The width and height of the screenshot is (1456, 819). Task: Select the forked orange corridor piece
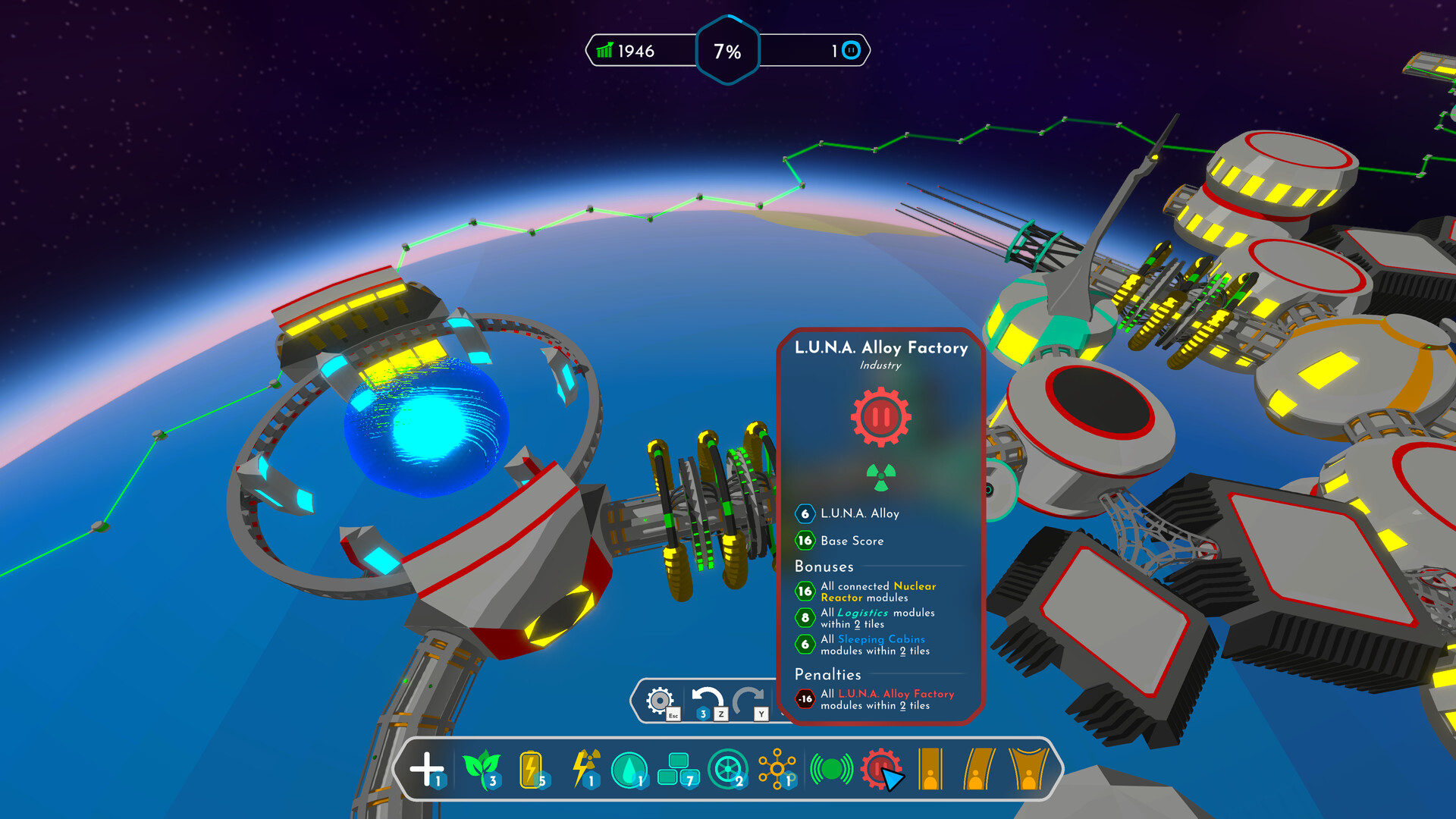tap(1028, 769)
